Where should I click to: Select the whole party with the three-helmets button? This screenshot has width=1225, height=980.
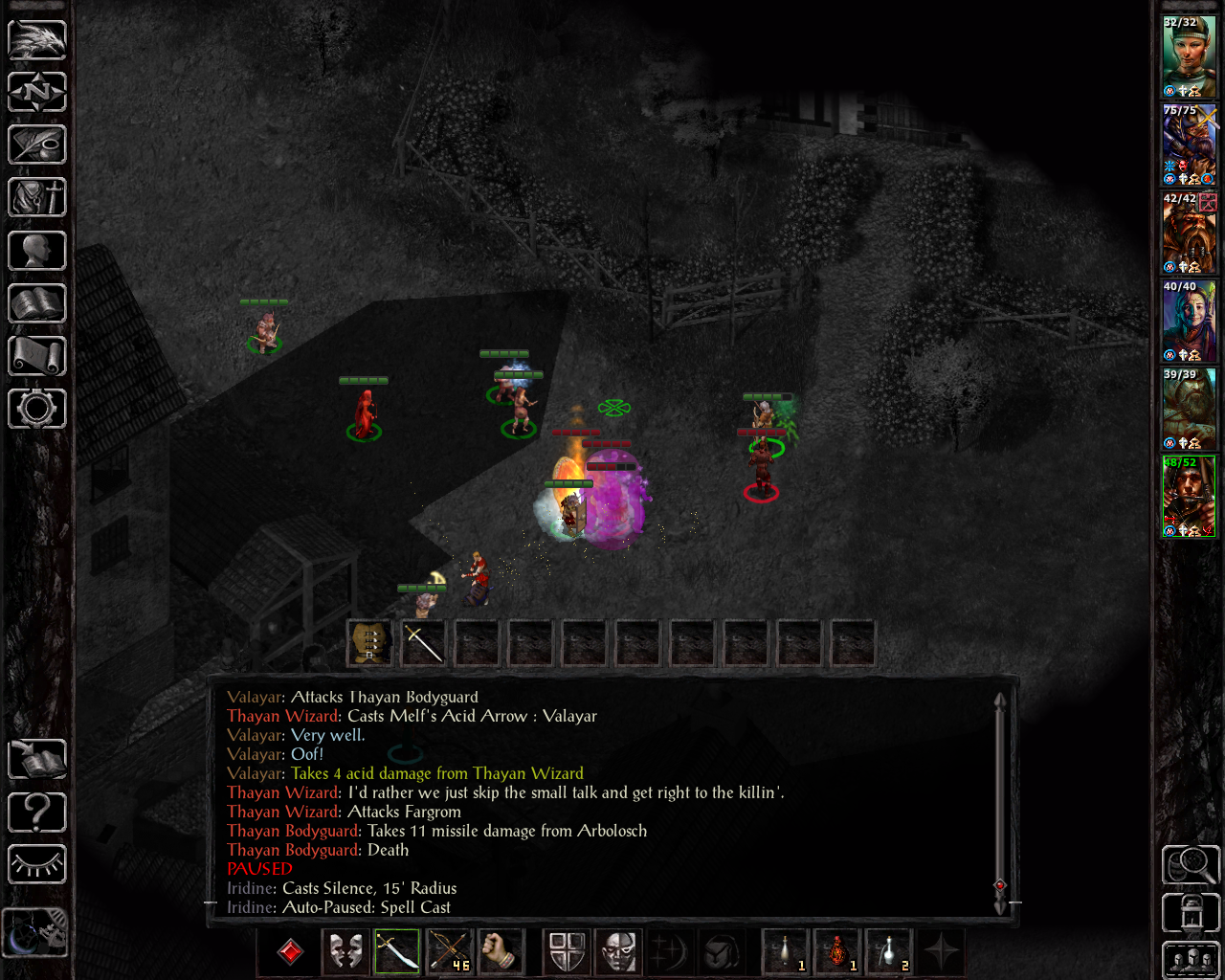[x=1191, y=960]
